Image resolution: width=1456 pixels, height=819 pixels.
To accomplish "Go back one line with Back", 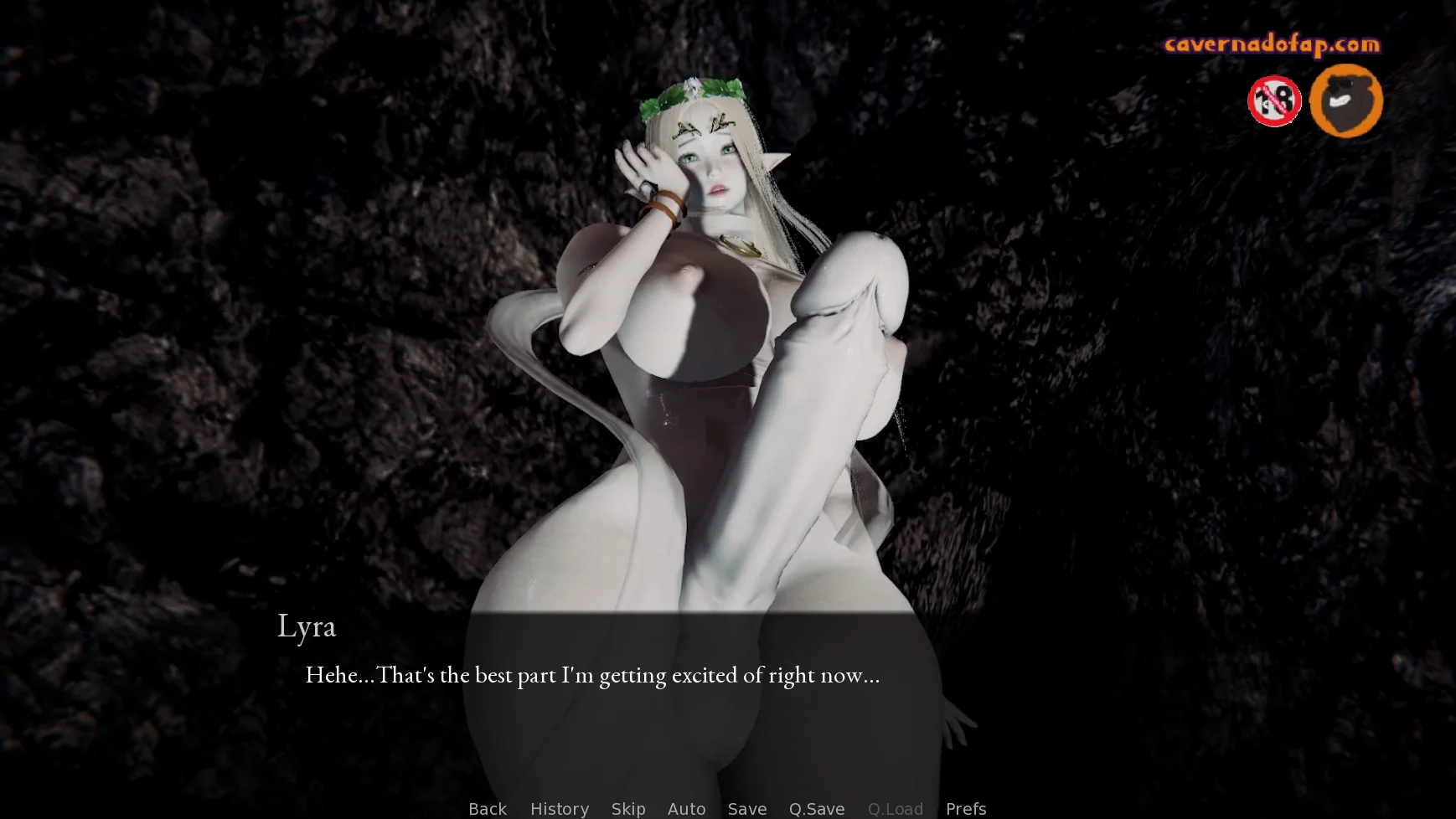I will click(487, 808).
